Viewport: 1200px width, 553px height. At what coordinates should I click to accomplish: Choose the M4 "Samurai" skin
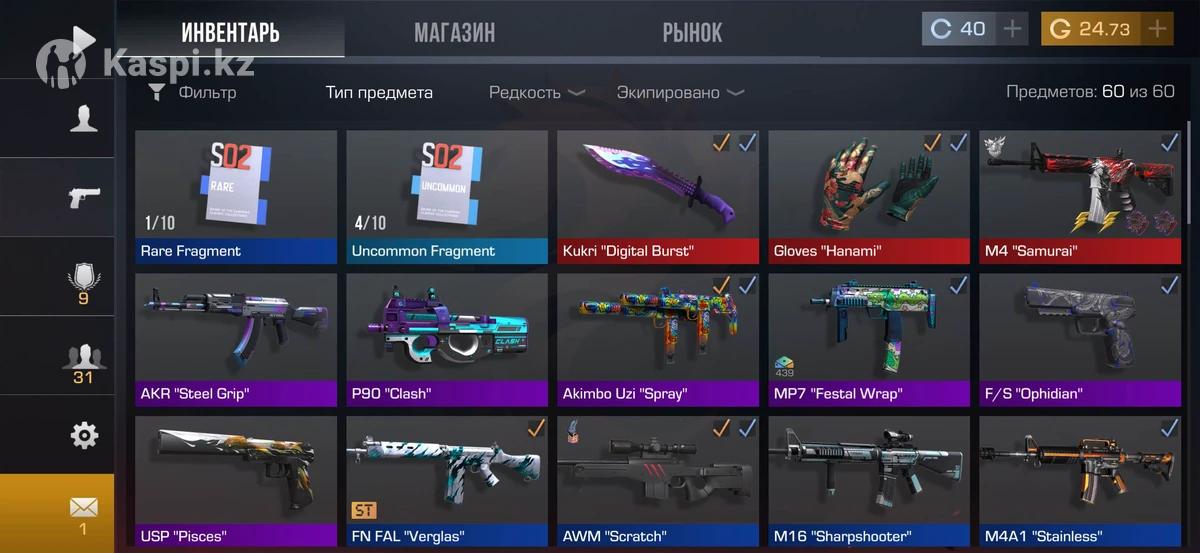coord(1080,196)
